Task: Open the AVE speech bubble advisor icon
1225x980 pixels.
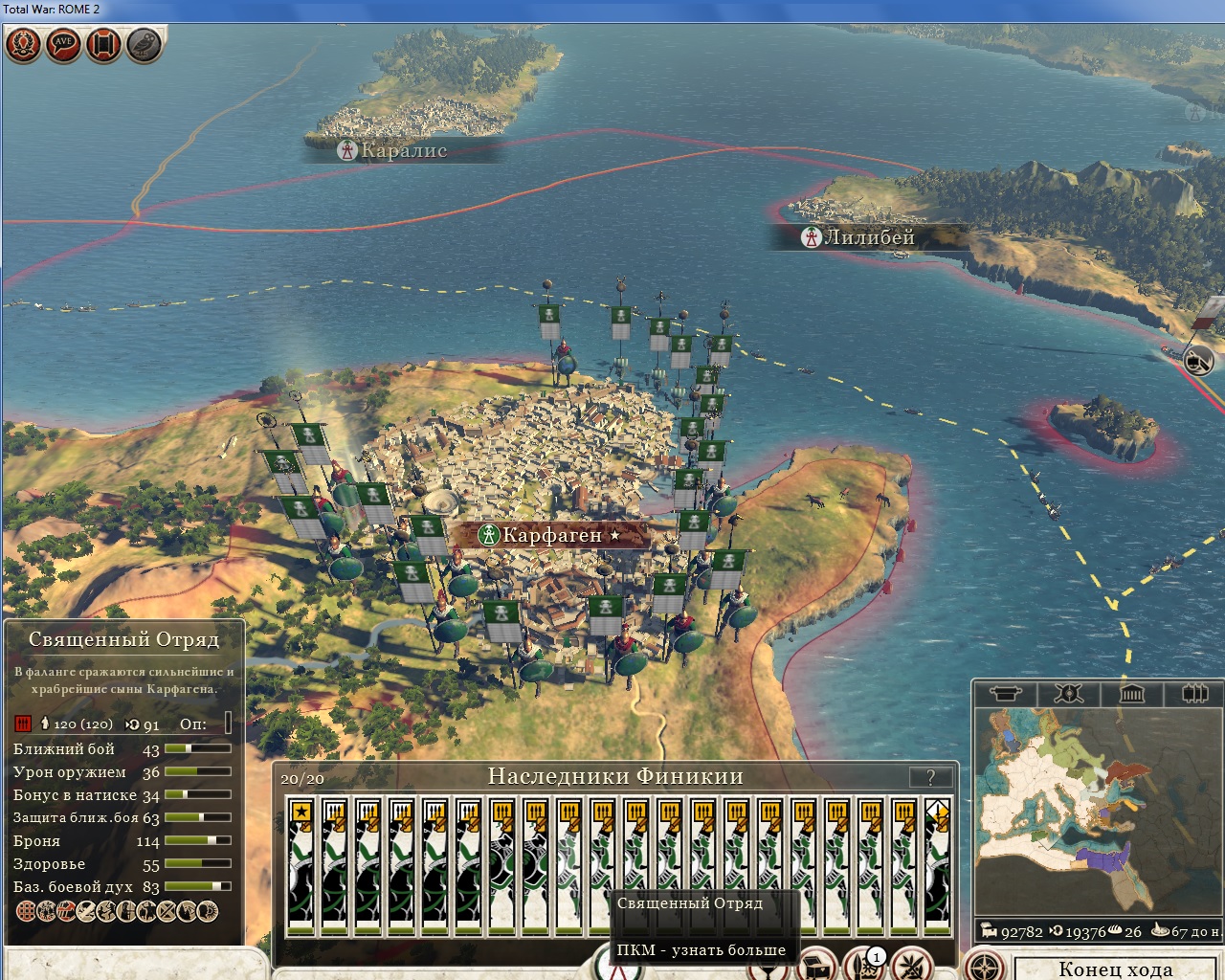Action: [x=63, y=44]
